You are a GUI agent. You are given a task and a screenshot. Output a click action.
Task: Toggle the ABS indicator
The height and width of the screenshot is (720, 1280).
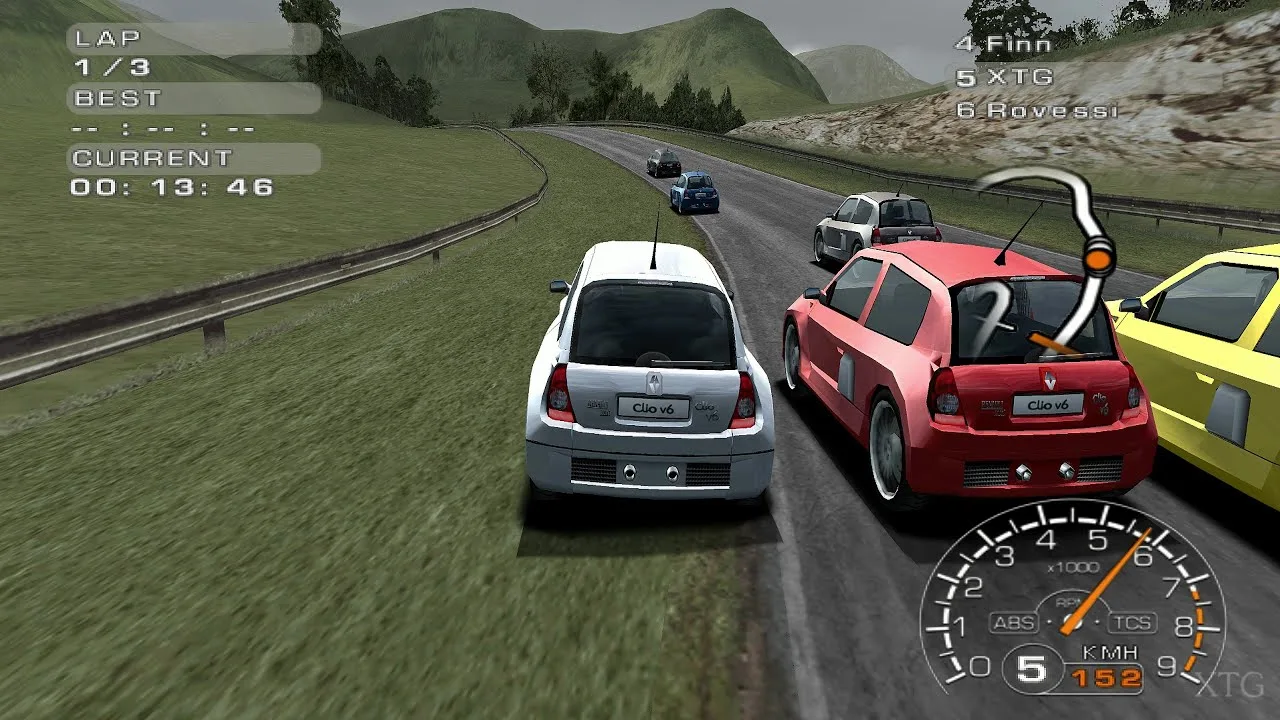point(1013,623)
